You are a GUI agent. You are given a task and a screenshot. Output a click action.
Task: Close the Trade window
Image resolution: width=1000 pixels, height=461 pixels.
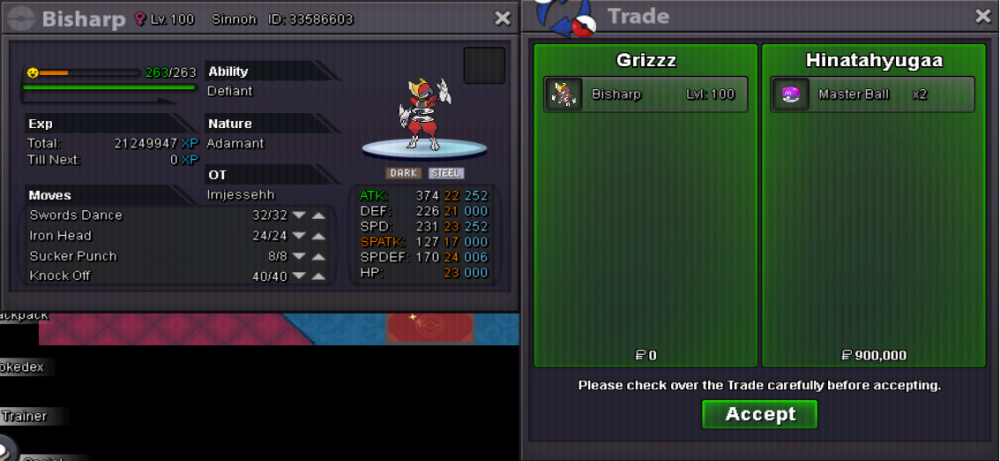982,16
